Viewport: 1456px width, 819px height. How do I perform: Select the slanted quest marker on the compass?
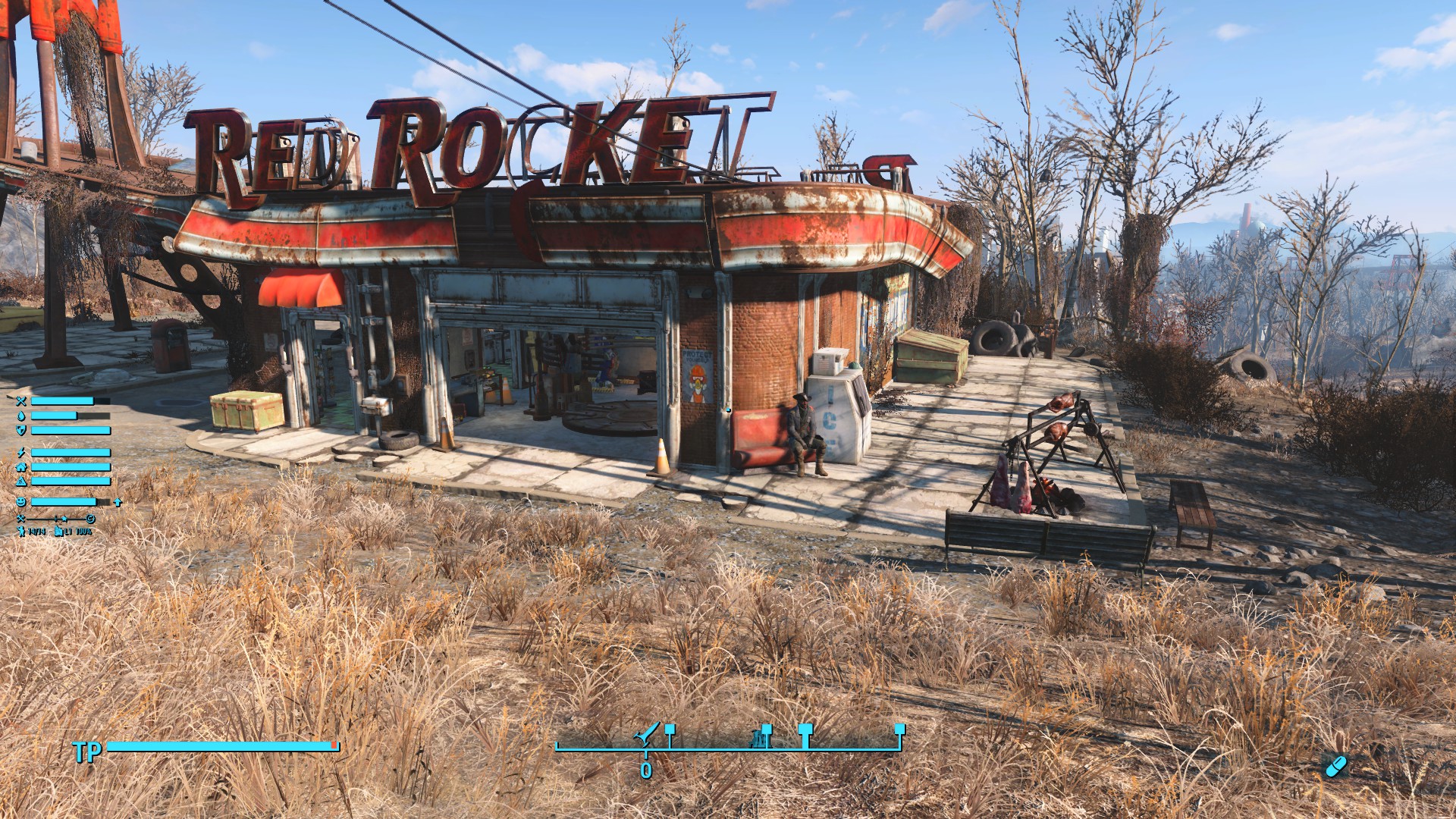pos(648,734)
